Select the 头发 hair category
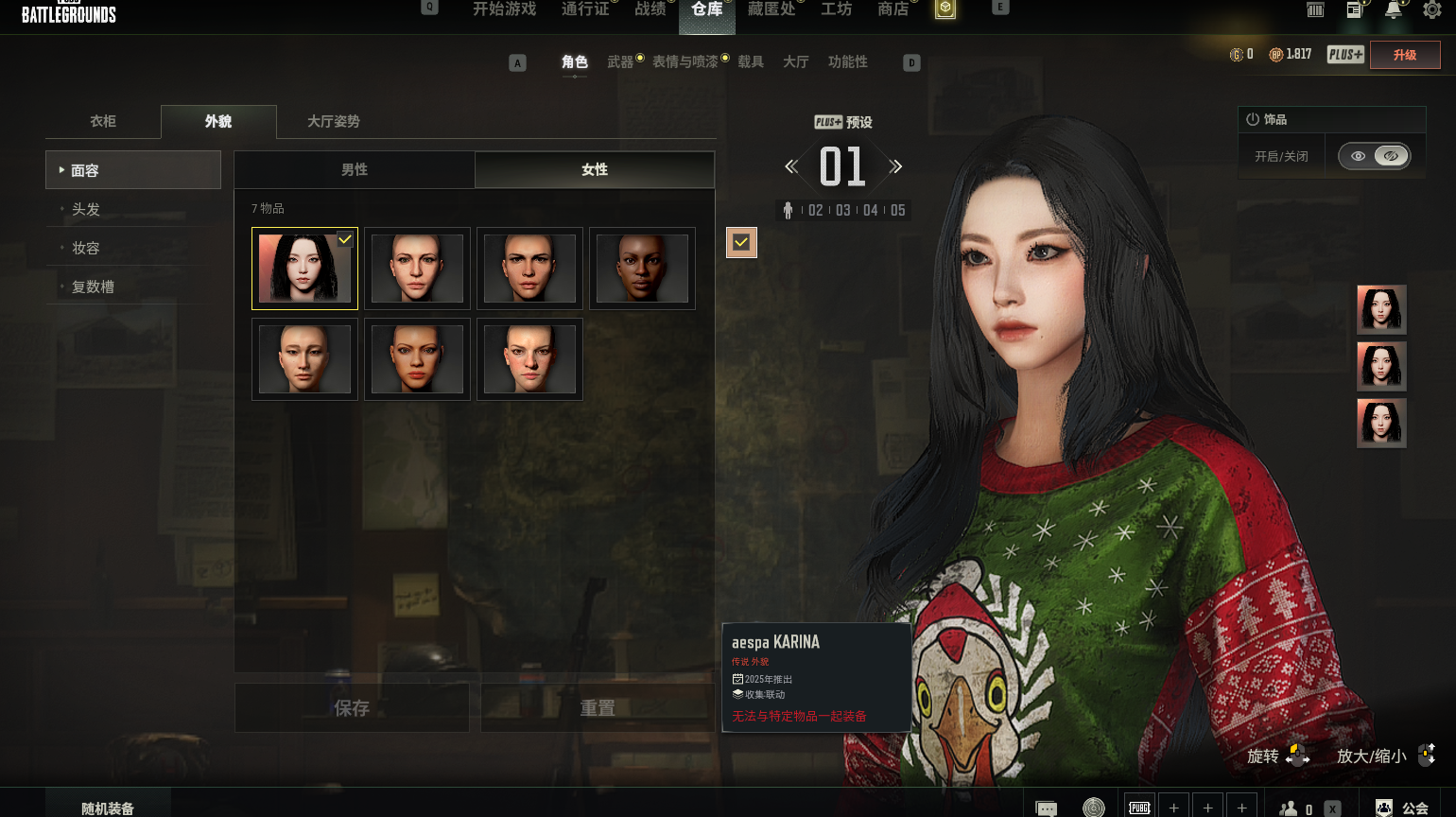 86,209
